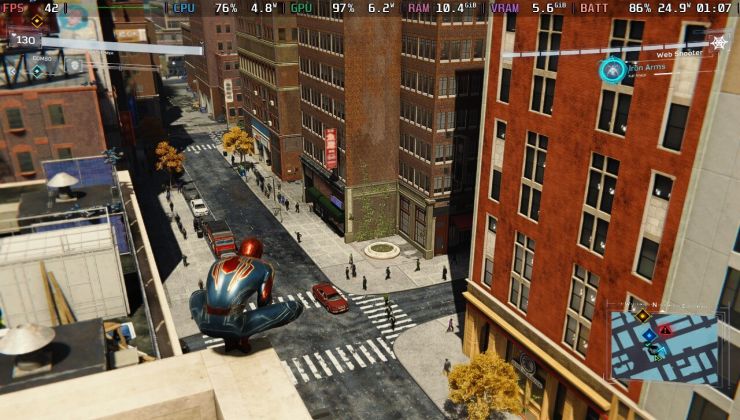Open the minimap of the city streets
Screen dimensions: 740x420
point(665,347)
